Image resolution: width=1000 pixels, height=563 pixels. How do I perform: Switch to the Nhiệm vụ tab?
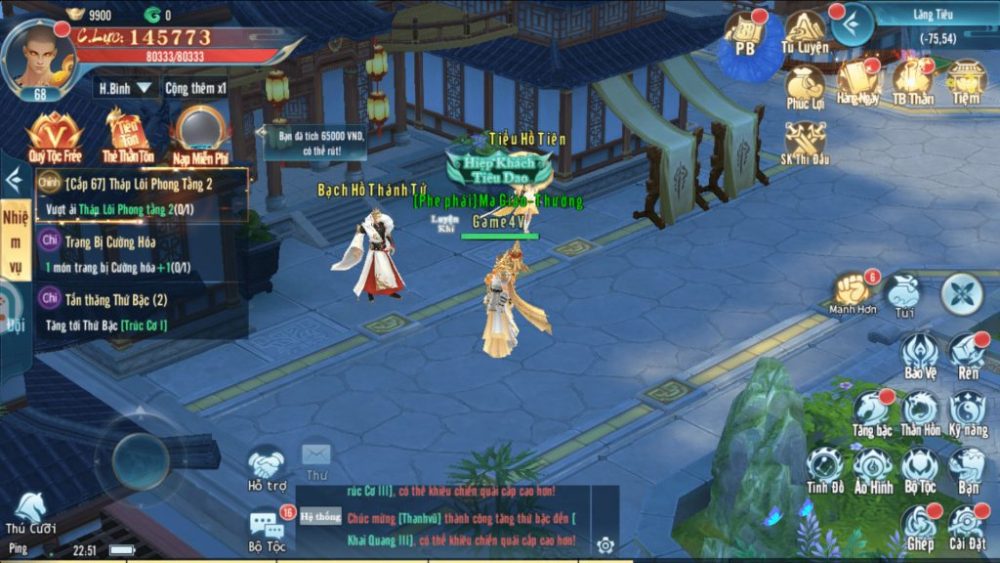click(15, 240)
